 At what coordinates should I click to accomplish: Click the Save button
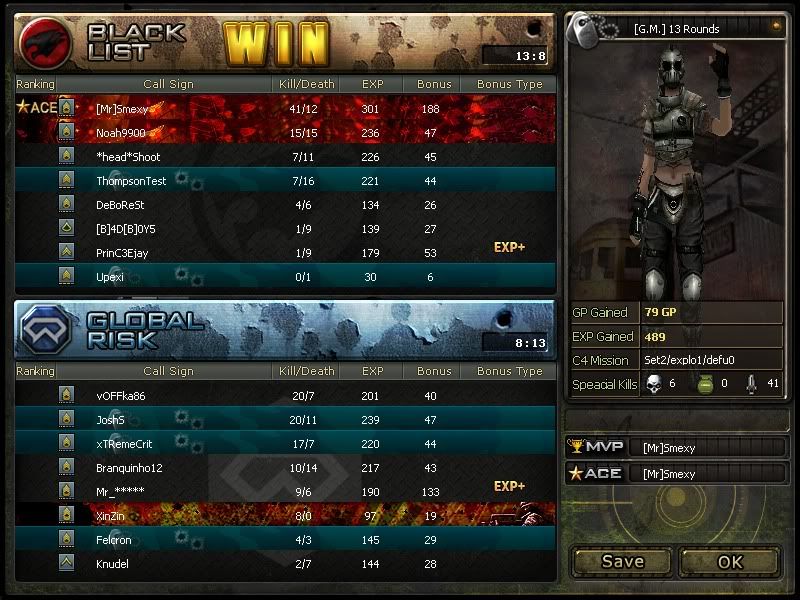pos(622,561)
